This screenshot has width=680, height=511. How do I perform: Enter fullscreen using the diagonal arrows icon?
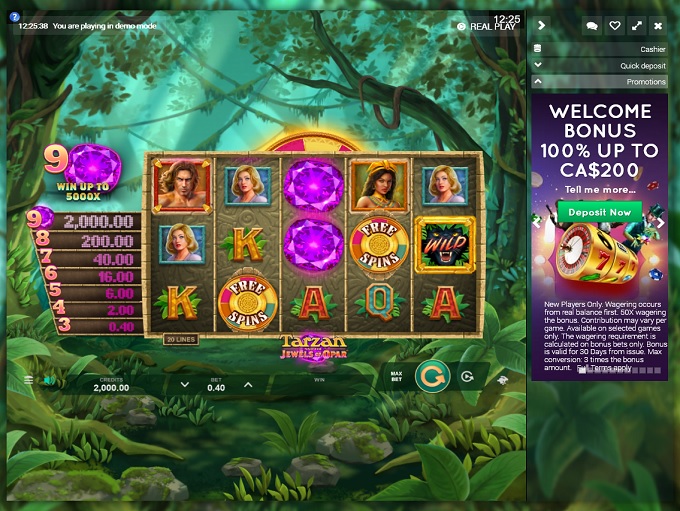point(636,25)
